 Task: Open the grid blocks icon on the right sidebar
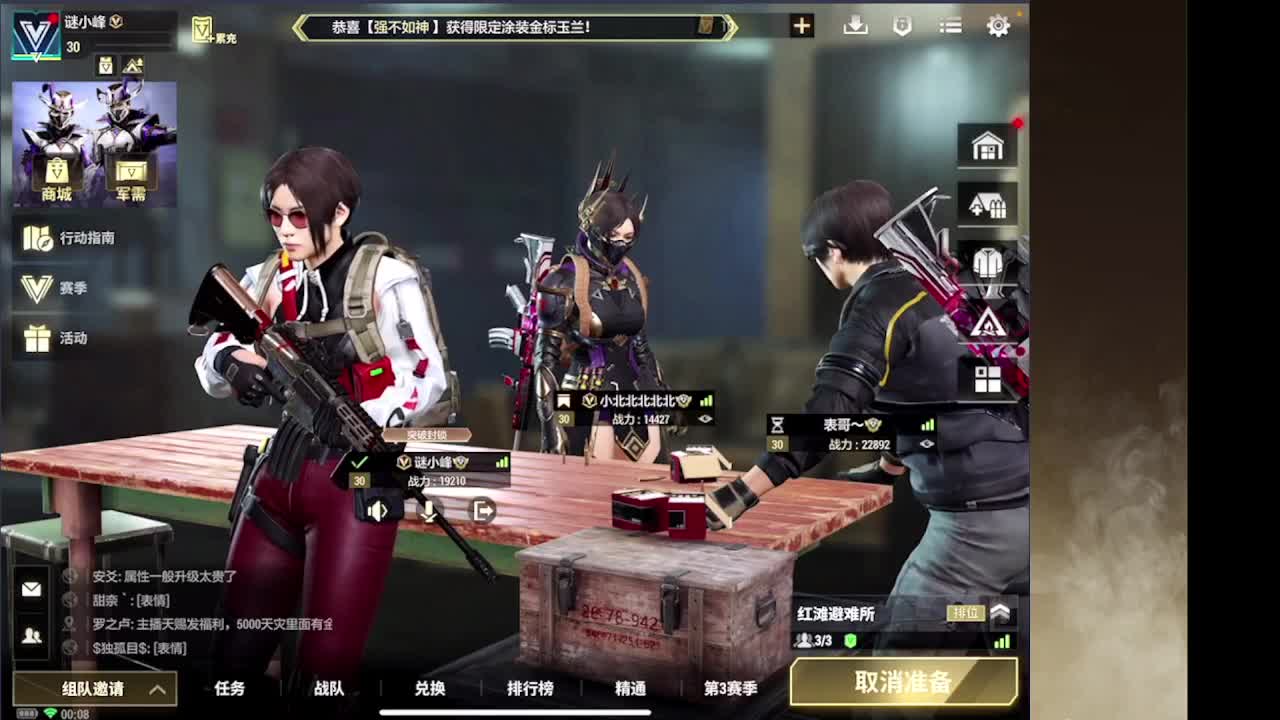click(986, 380)
